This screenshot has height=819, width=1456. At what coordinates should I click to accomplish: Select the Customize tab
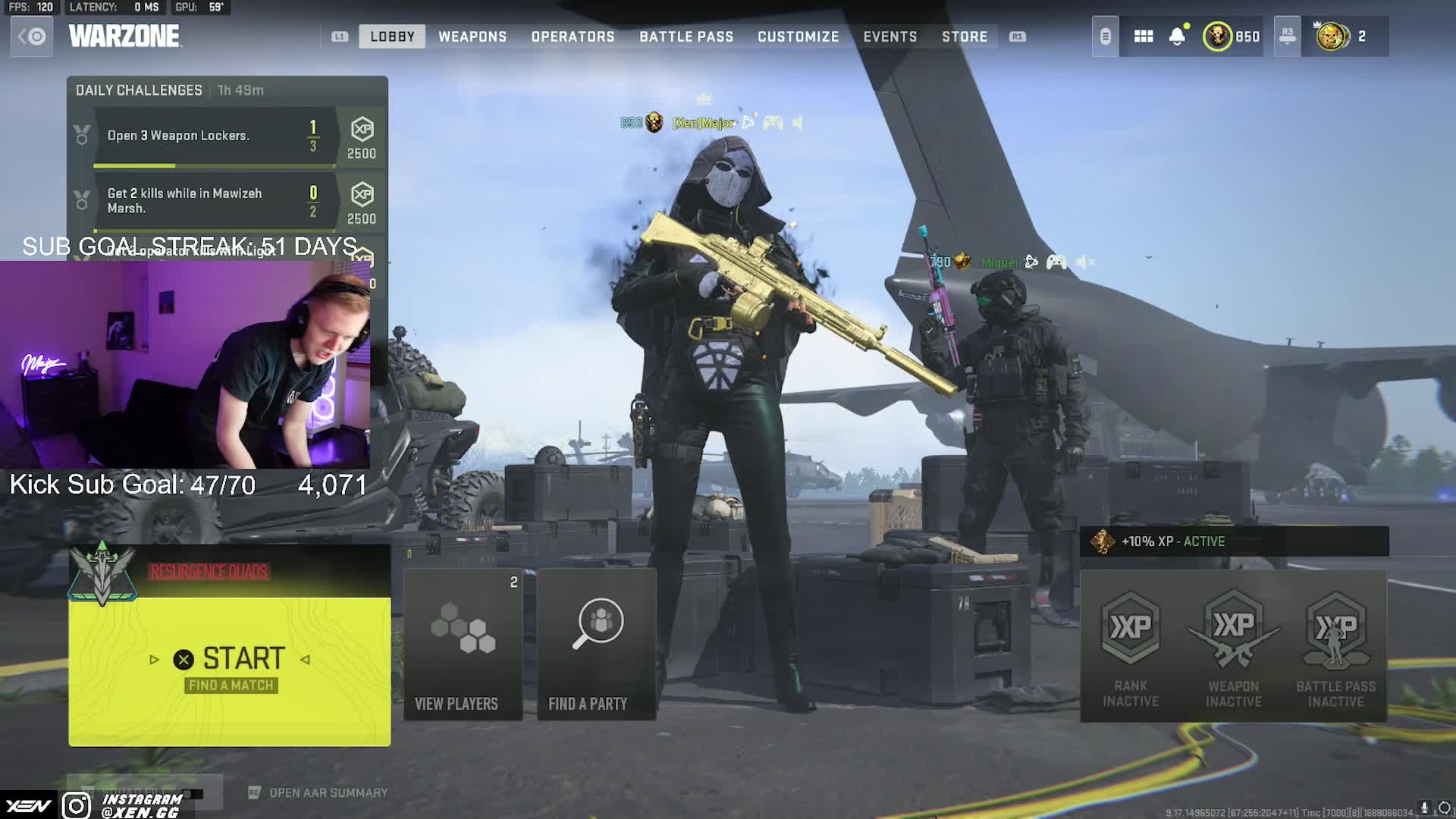tap(798, 36)
